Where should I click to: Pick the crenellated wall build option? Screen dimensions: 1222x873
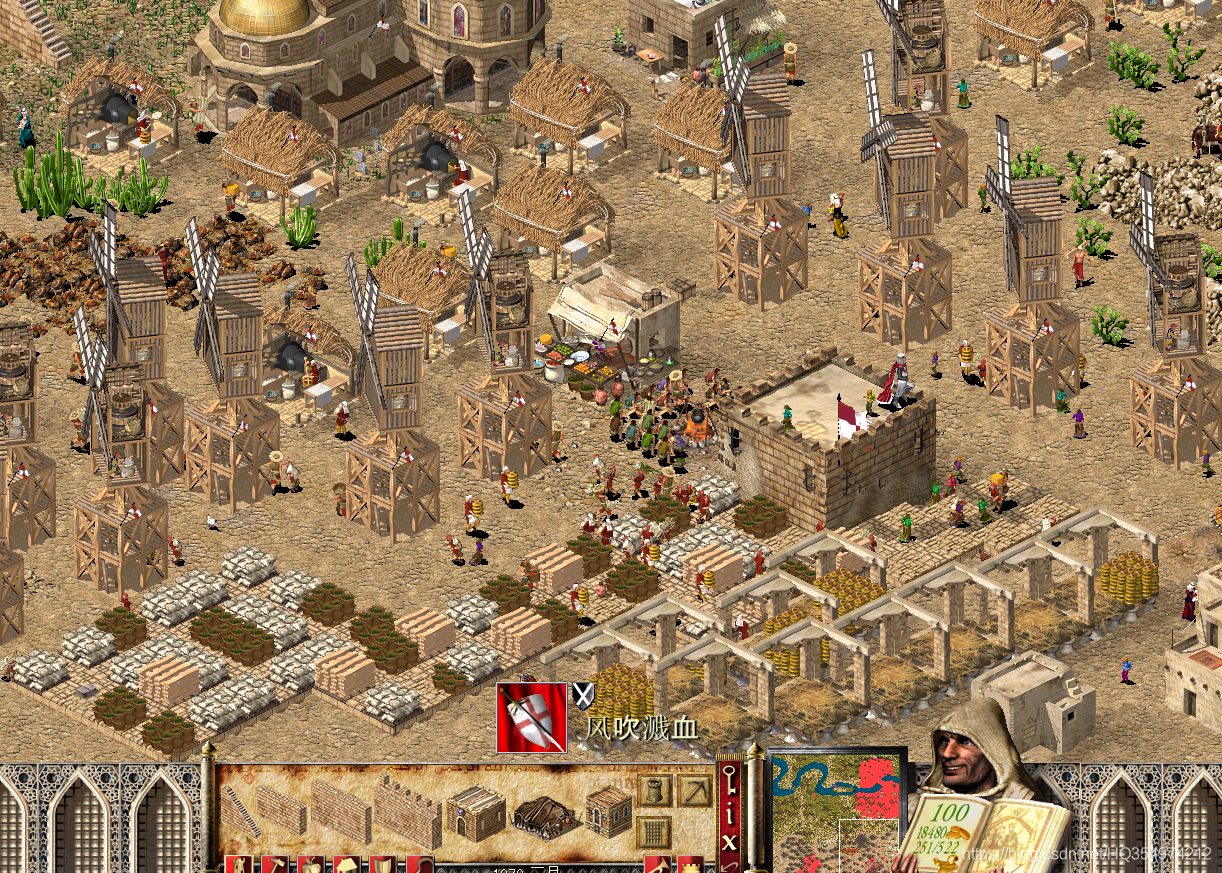point(407,812)
